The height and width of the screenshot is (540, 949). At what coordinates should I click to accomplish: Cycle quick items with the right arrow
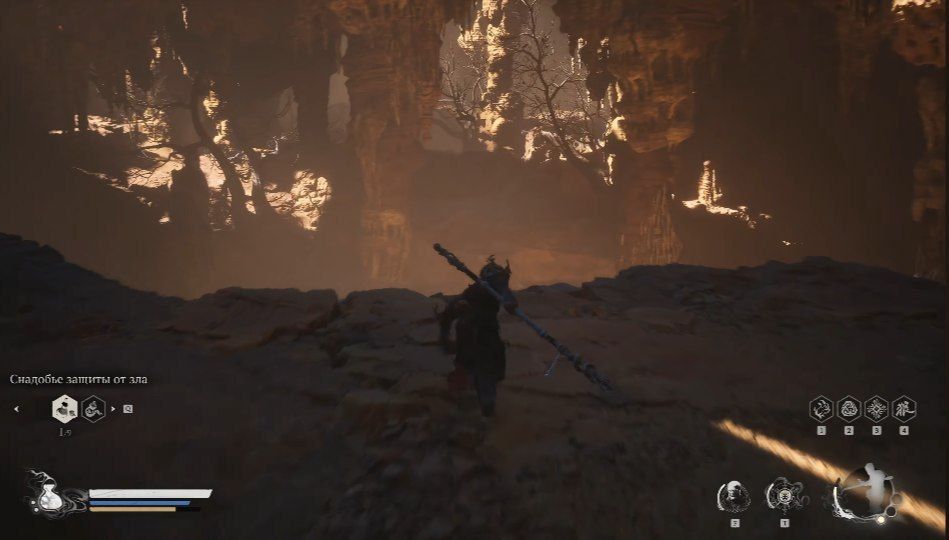113,408
